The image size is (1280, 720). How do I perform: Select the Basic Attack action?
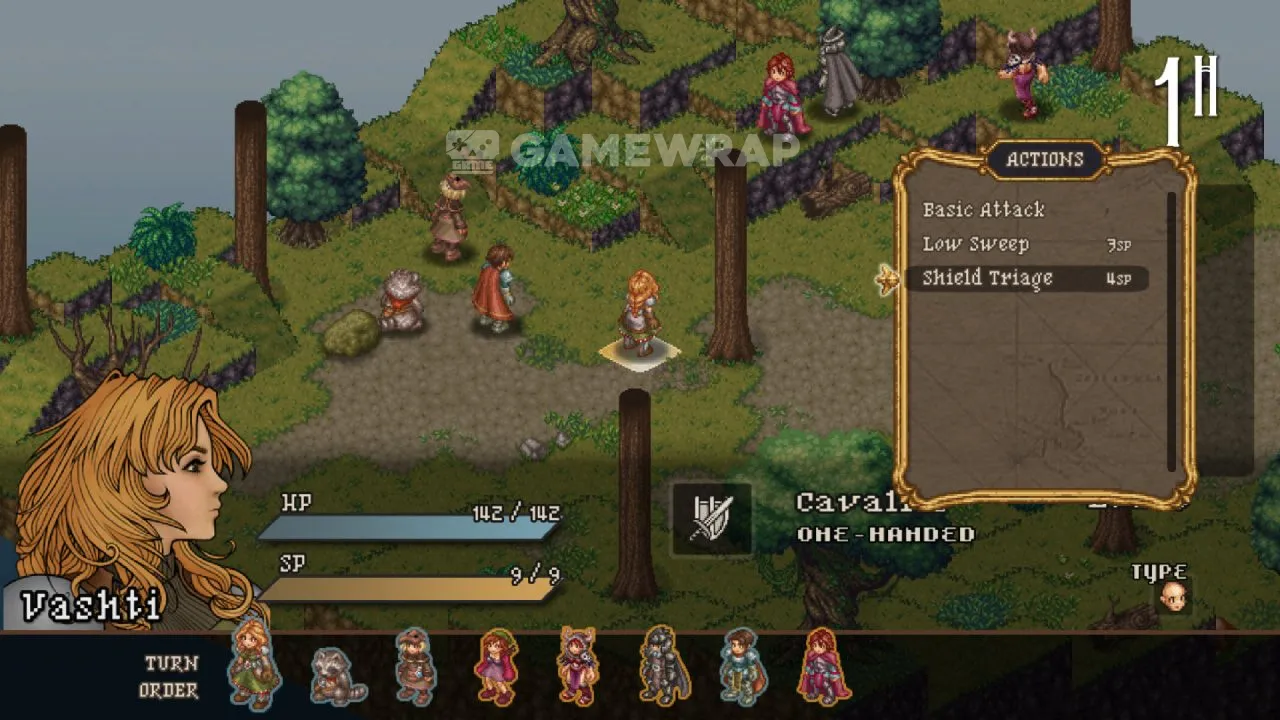pyautogui.click(x=983, y=210)
